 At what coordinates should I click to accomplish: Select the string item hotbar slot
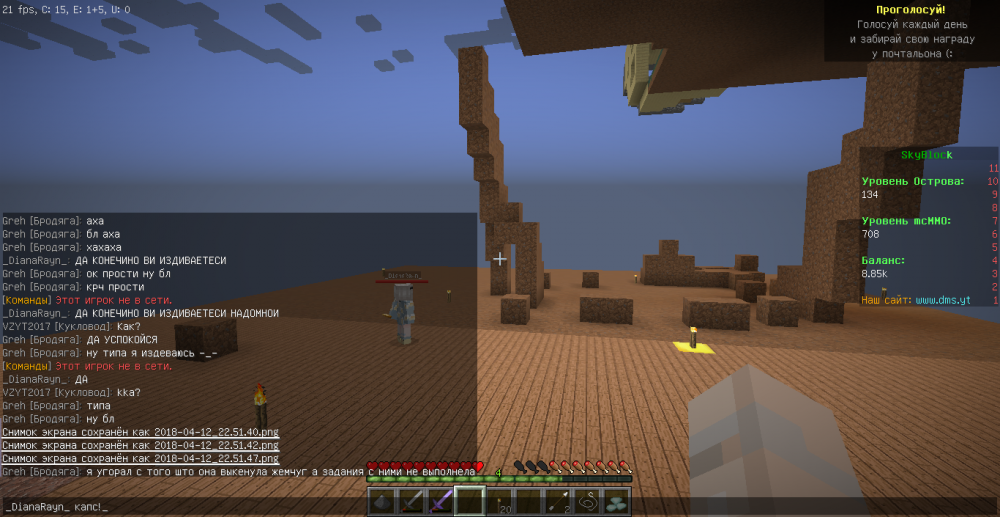[x=589, y=502]
